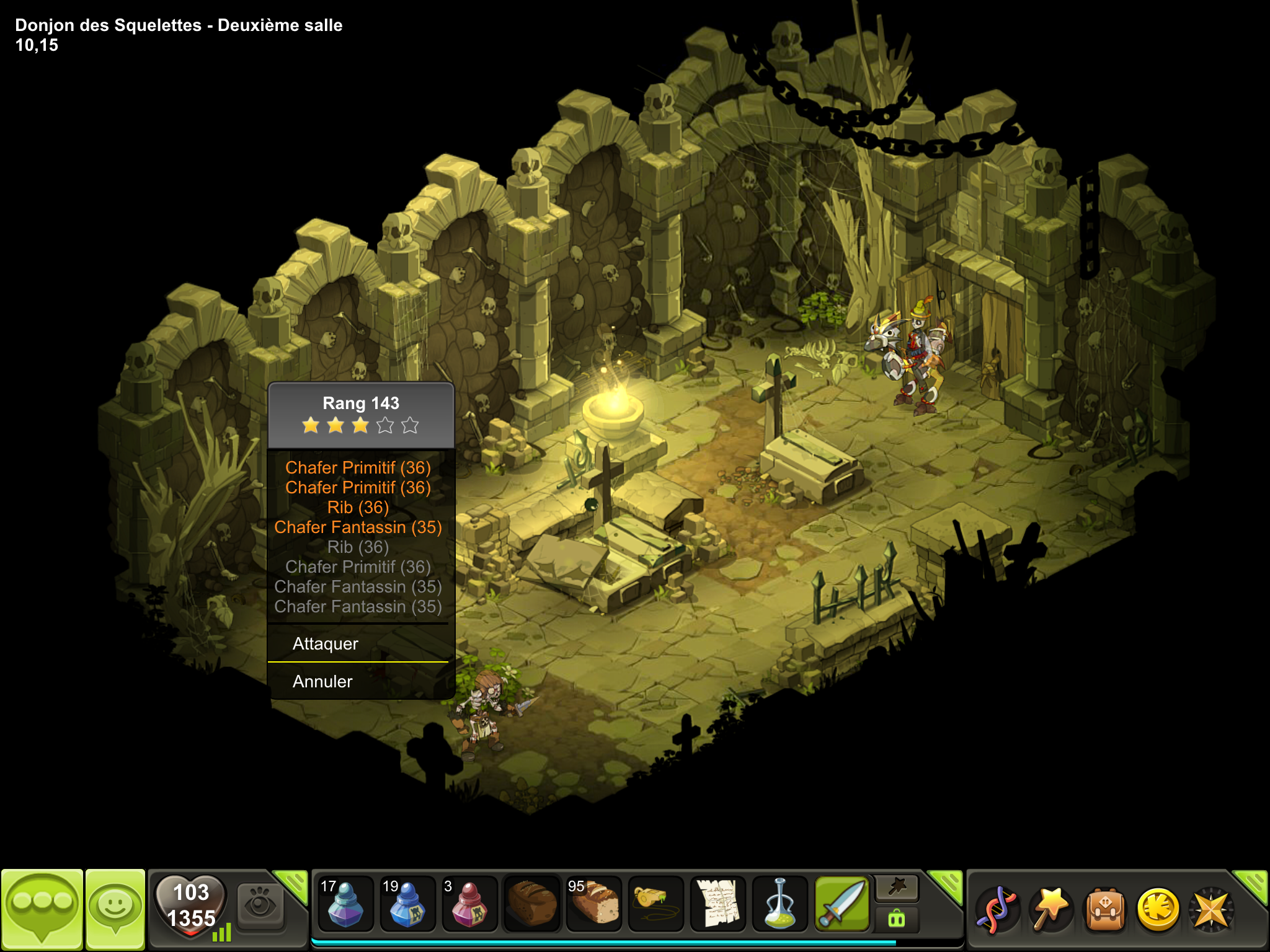Switch shortcut bar to the spells wand tab

pyautogui.click(x=897, y=888)
